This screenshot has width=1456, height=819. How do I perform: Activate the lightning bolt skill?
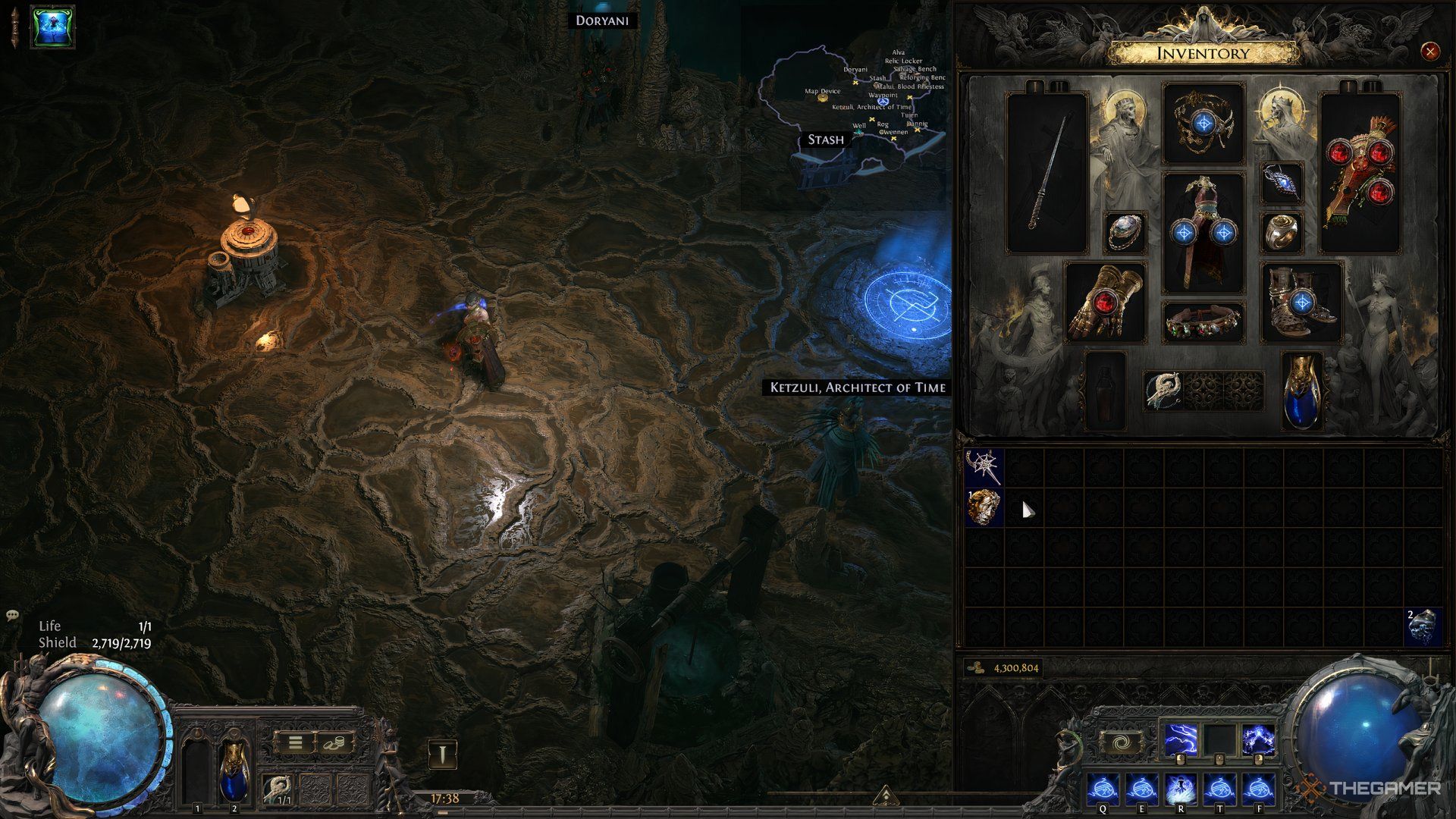[1181, 741]
